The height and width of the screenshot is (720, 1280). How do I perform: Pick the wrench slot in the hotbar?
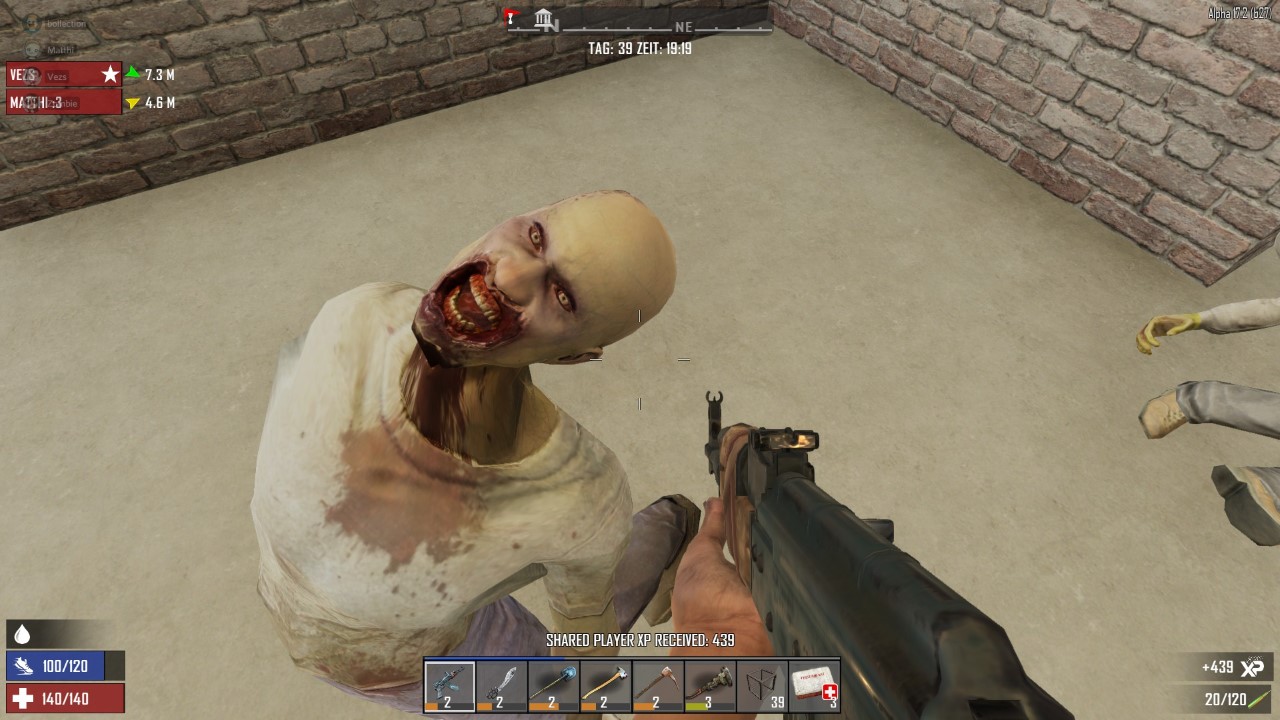point(709,686)
